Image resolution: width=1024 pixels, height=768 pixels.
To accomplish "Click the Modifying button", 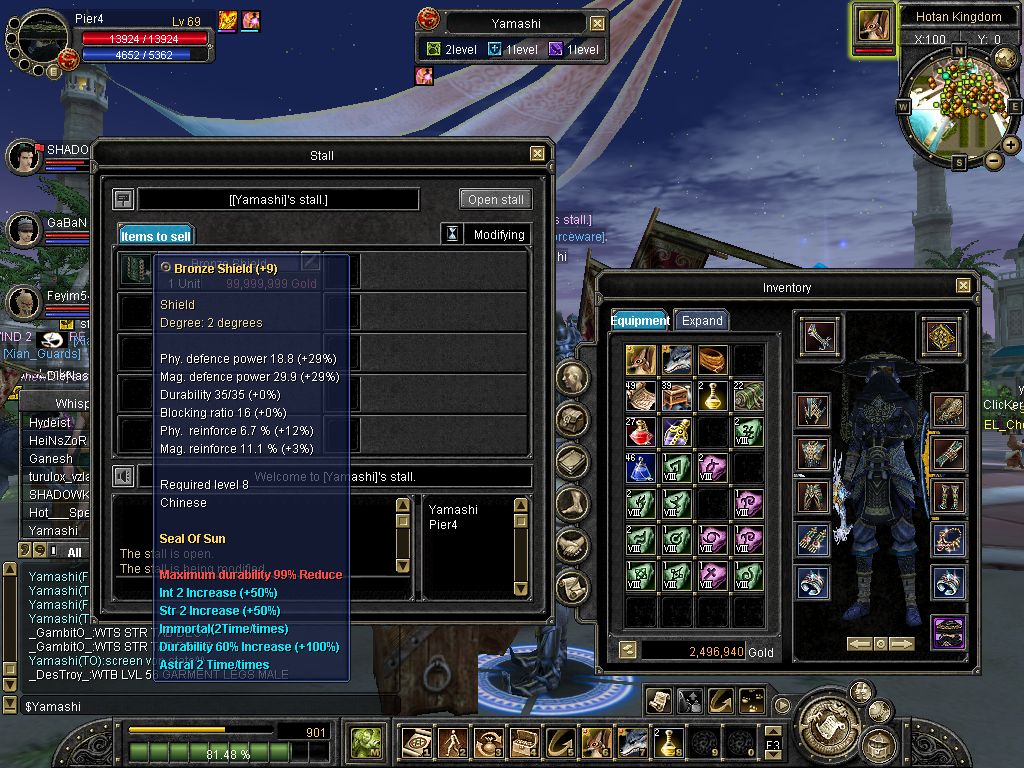I will (x=499, y=235).
